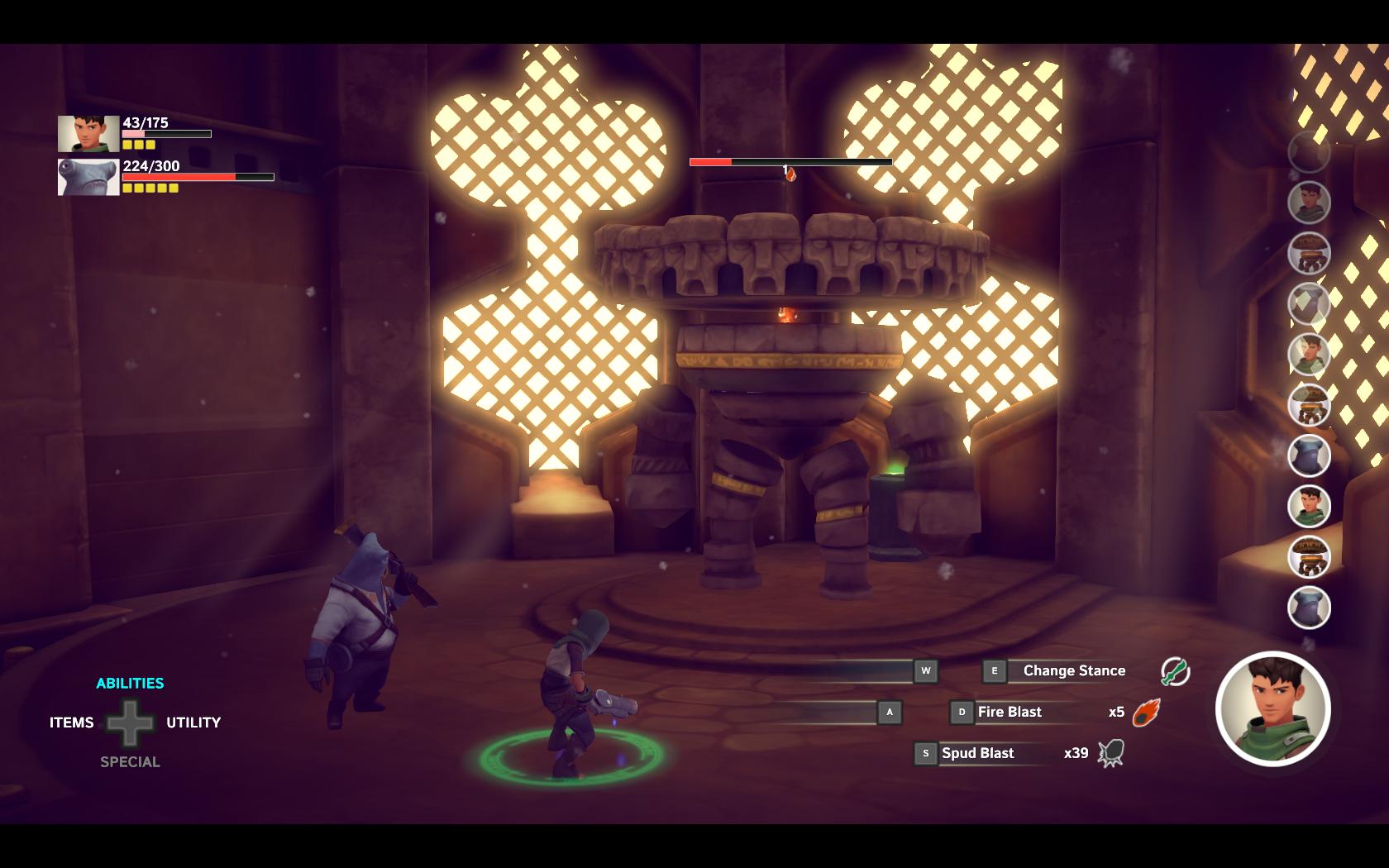Viewport: 1389px width, 868px height.
Task: Choose the Fire Blast attack
Action: [1010, 713]
